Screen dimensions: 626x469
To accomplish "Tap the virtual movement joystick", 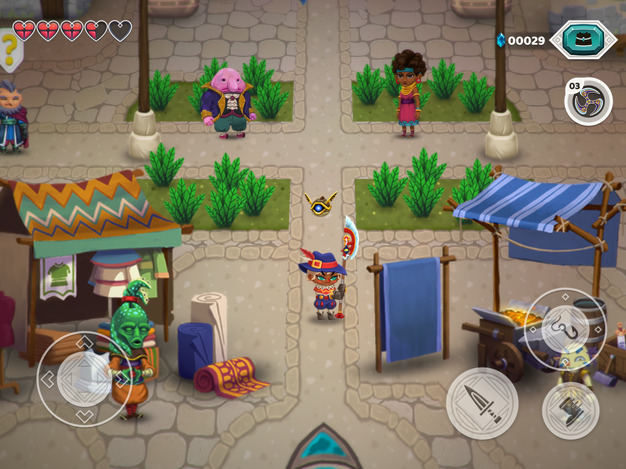I will click(85, 378).
